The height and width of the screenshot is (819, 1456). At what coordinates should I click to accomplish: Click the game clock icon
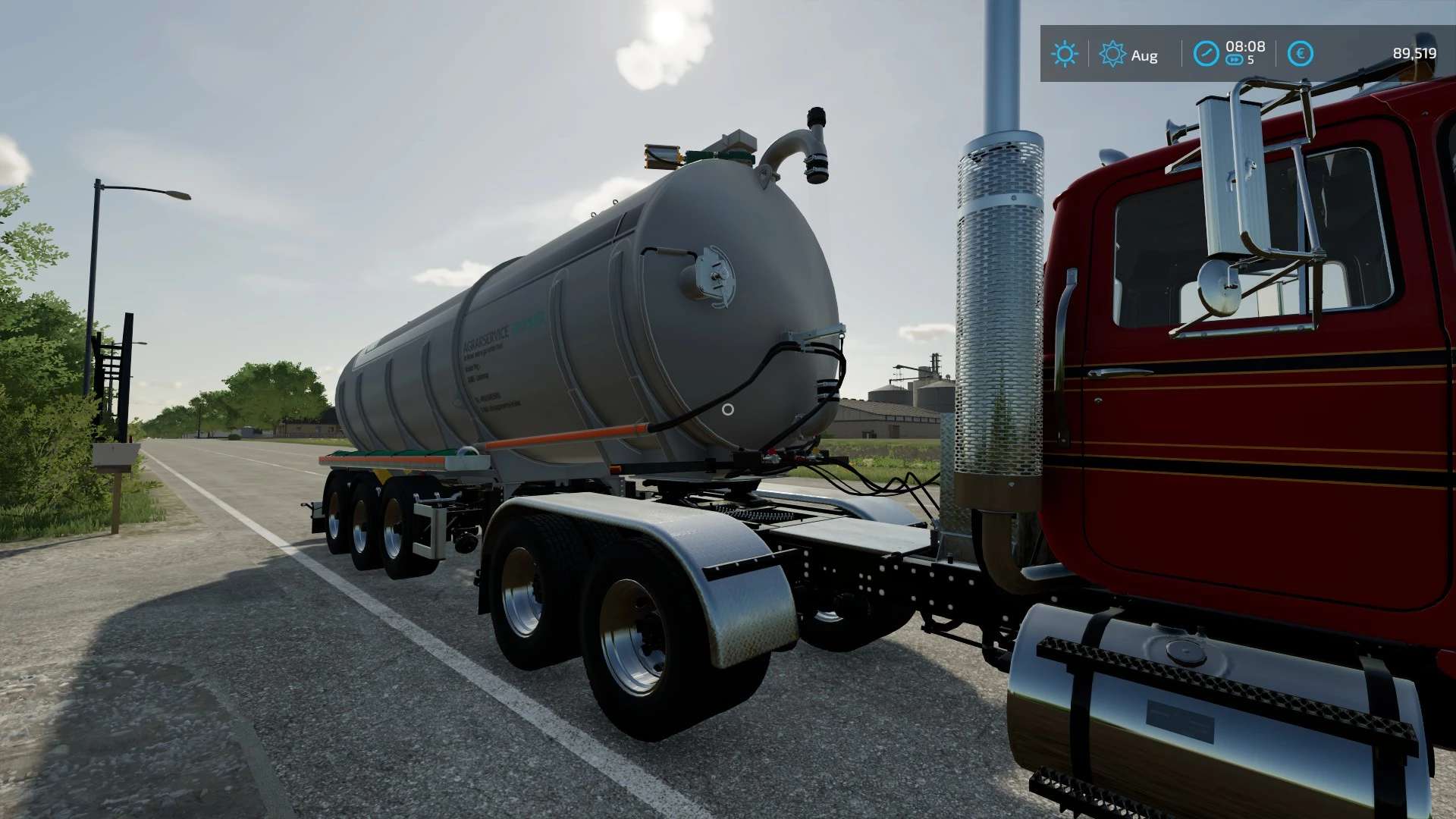point(1206,54)
